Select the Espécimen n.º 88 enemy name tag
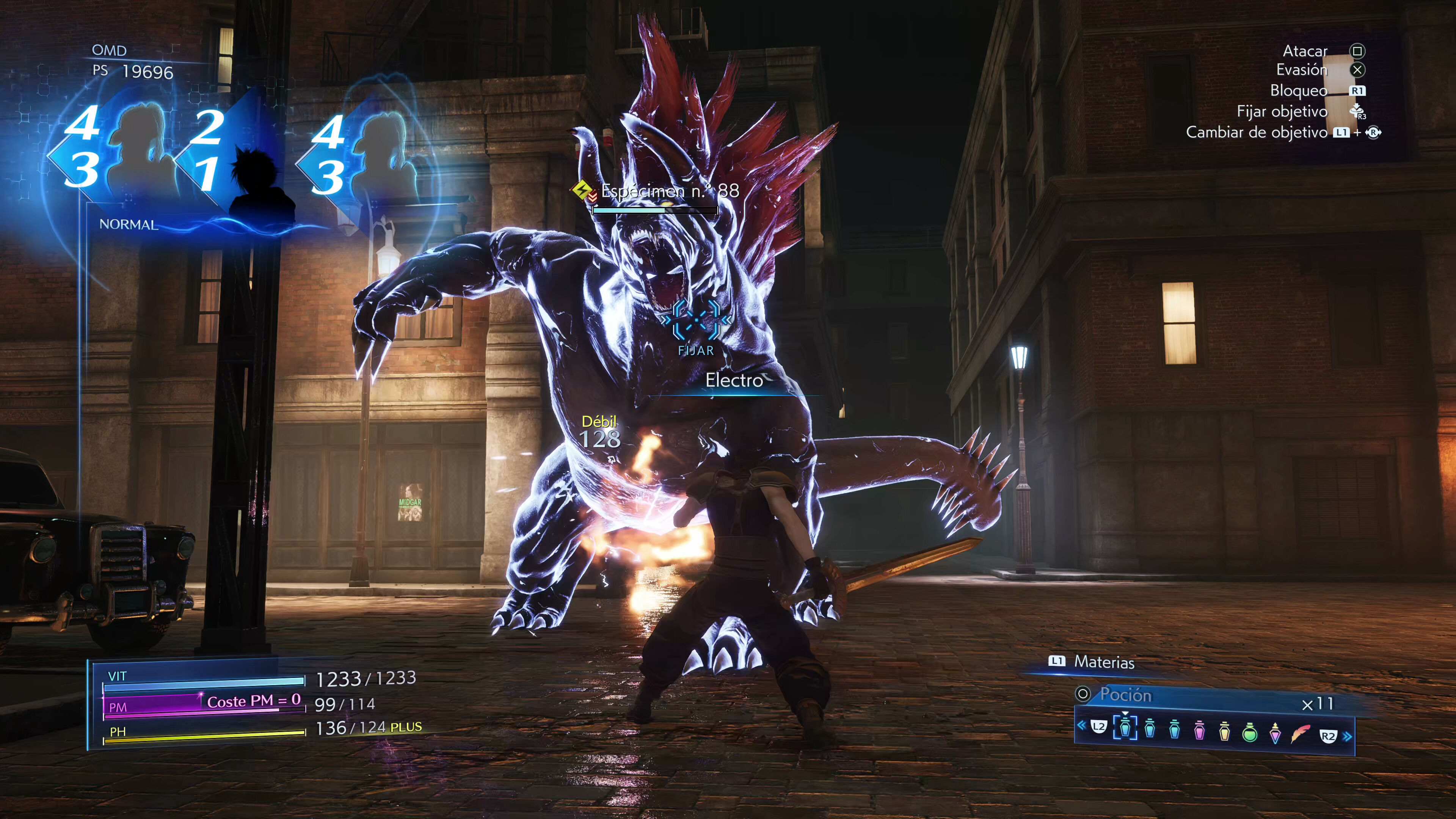Image resolution: width=1456 pixels, height=819 pixels. tap(670, 191)
